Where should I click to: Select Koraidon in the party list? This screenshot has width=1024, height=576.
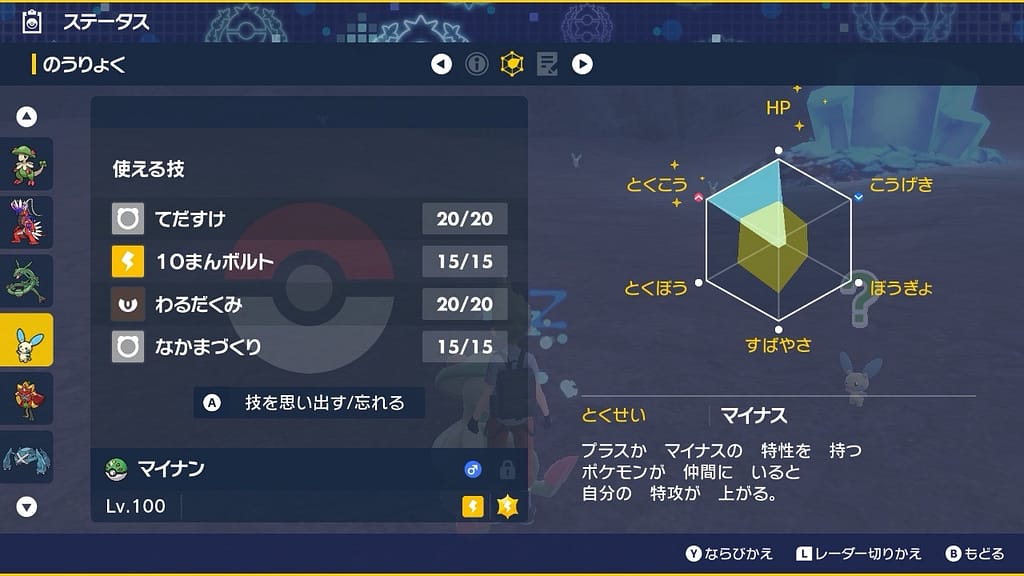pos(26,222)
